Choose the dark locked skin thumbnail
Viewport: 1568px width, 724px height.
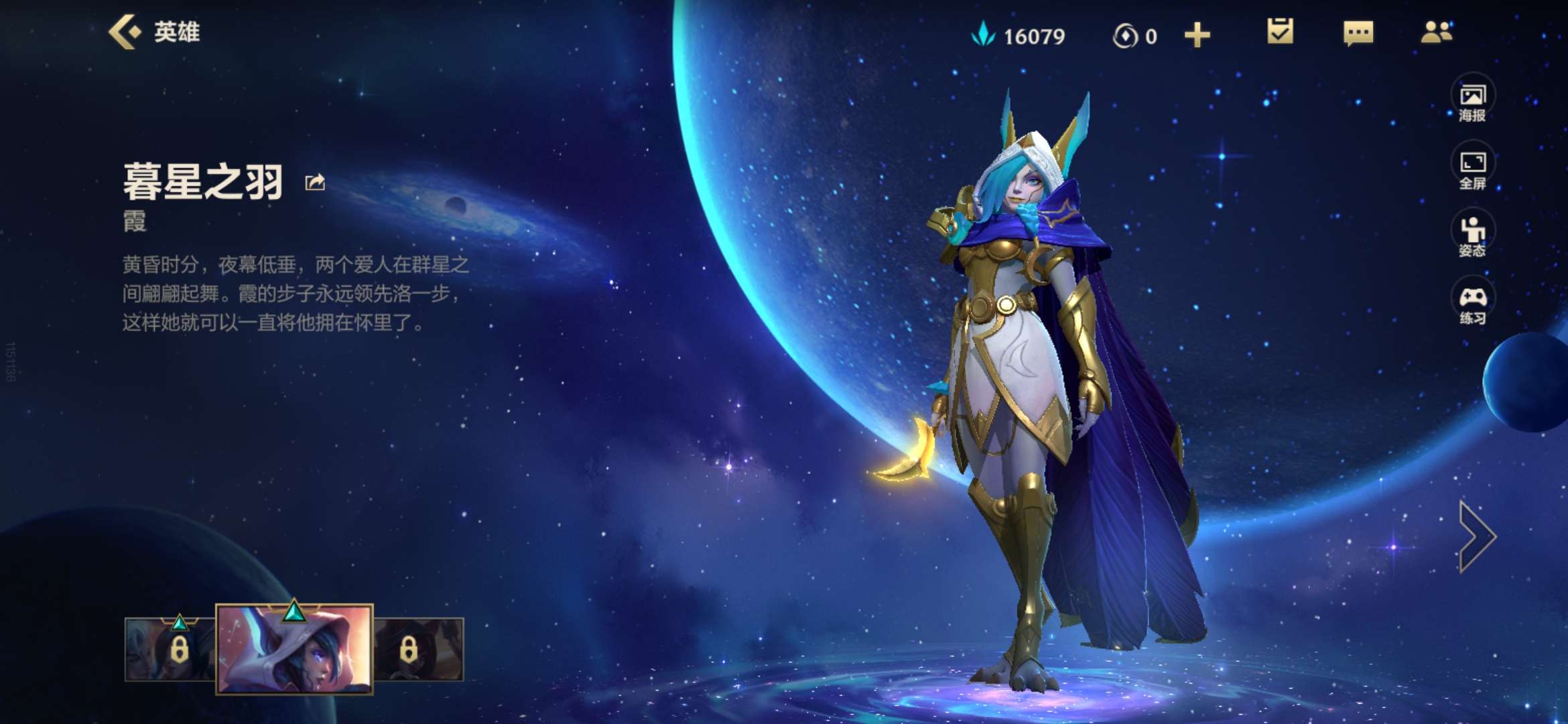[x=418, y=649]
